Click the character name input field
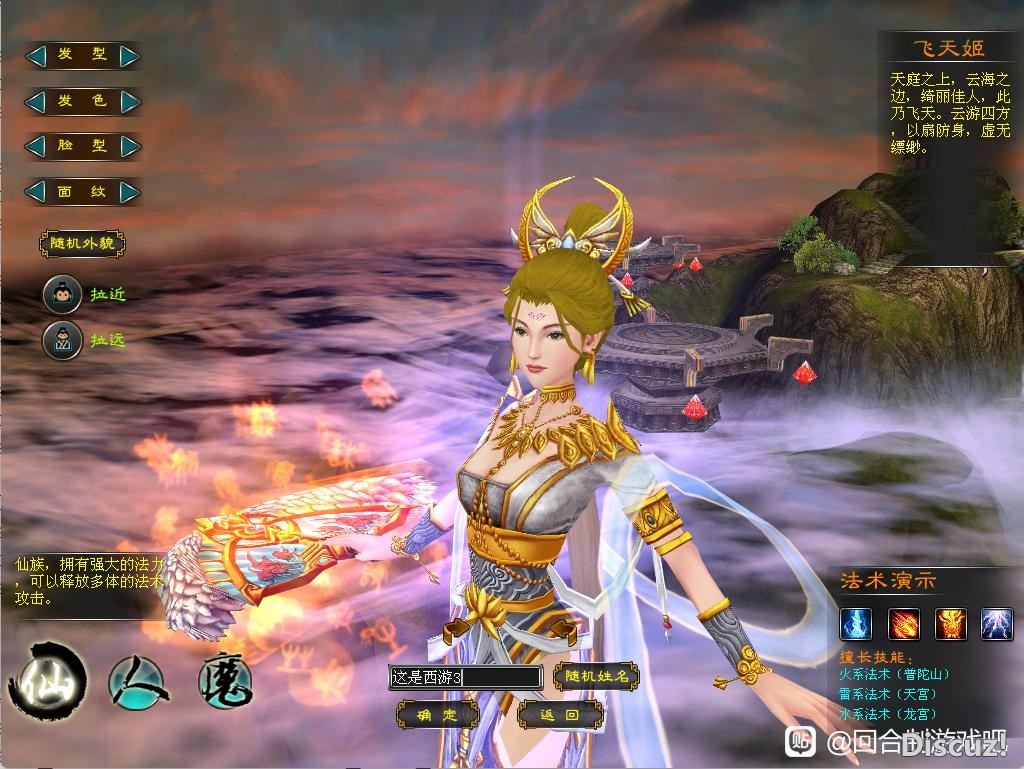This screenshot has height=769, width=1024. (465, 677)
